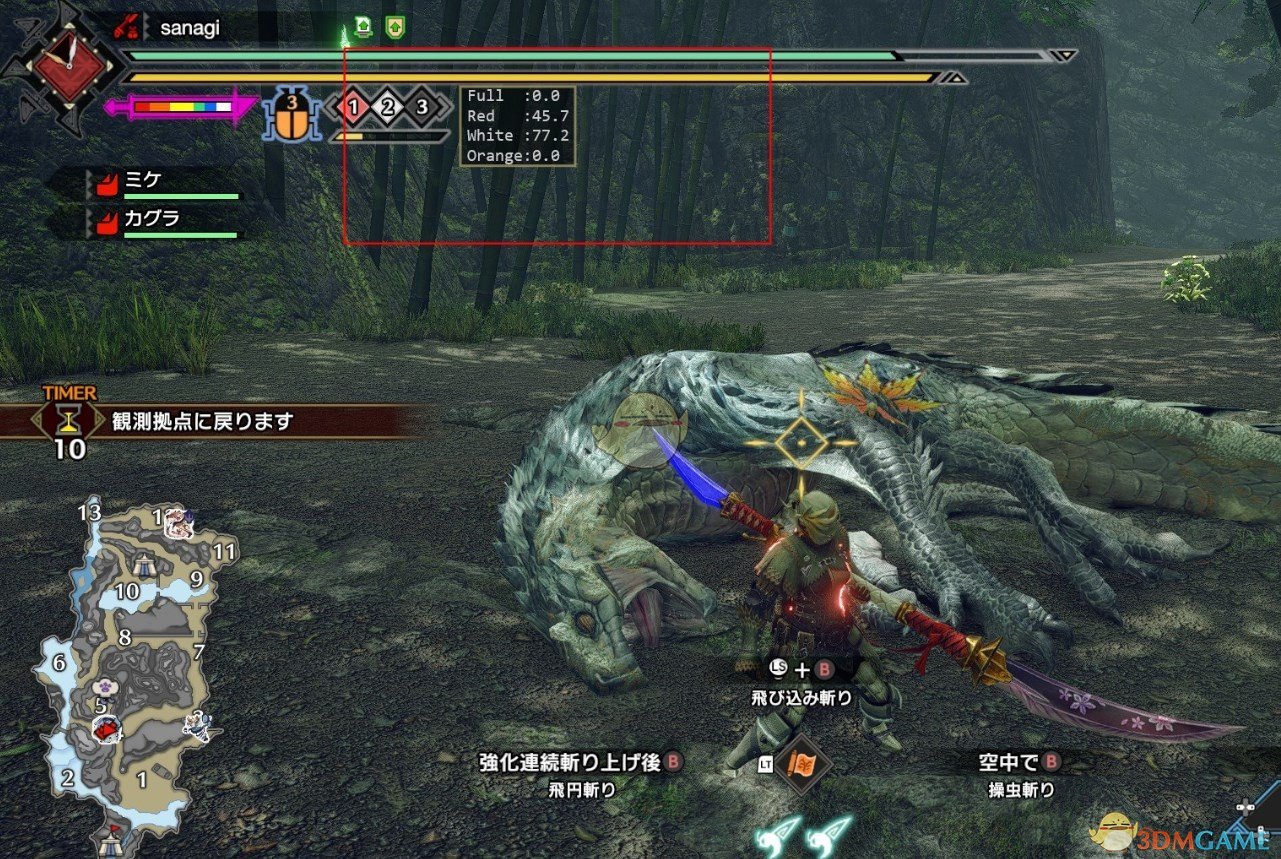Click the shield-shaped defense buff icon

(396, 27)
